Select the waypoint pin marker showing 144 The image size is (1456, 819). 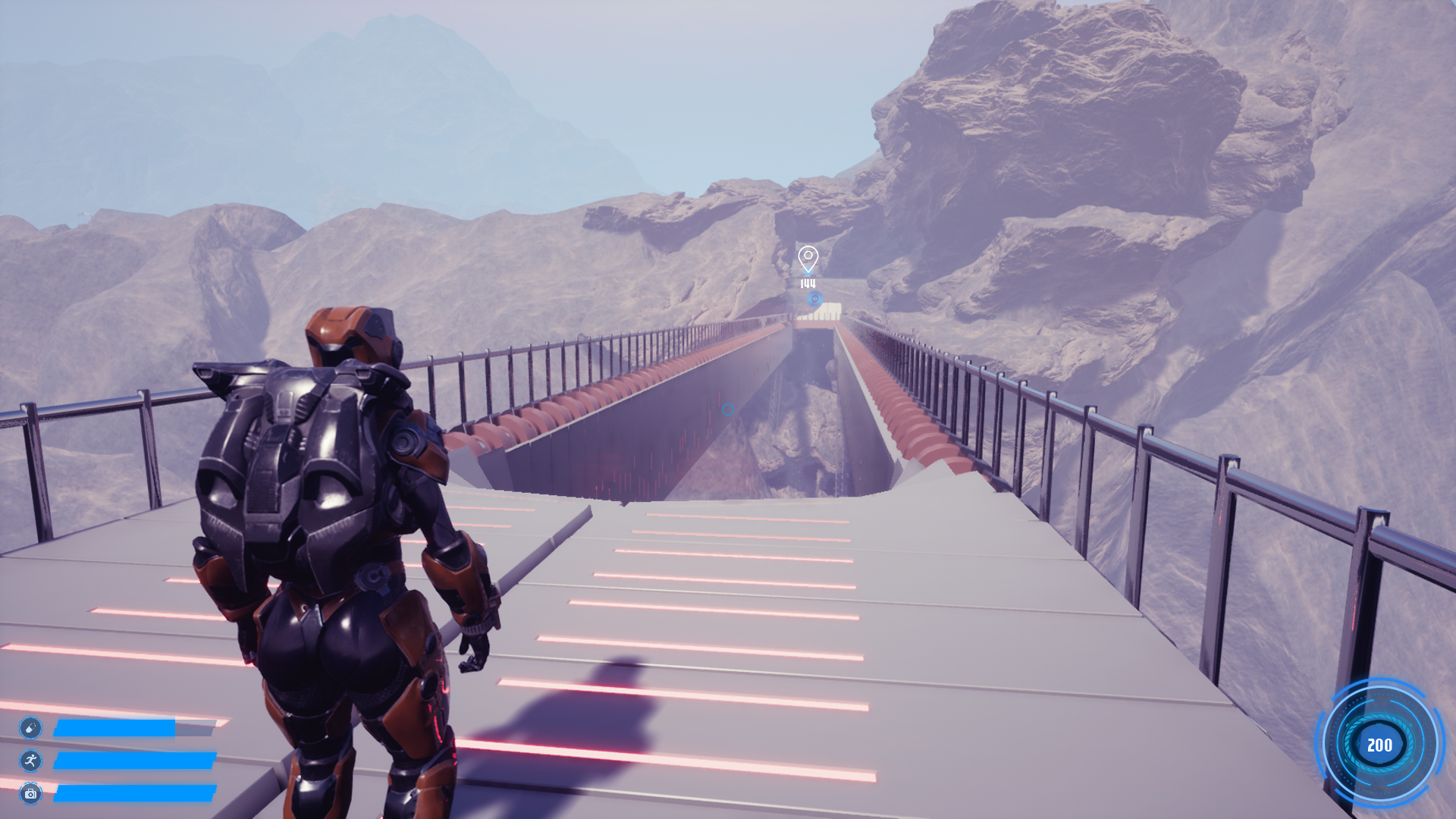(x=808, y=259)
